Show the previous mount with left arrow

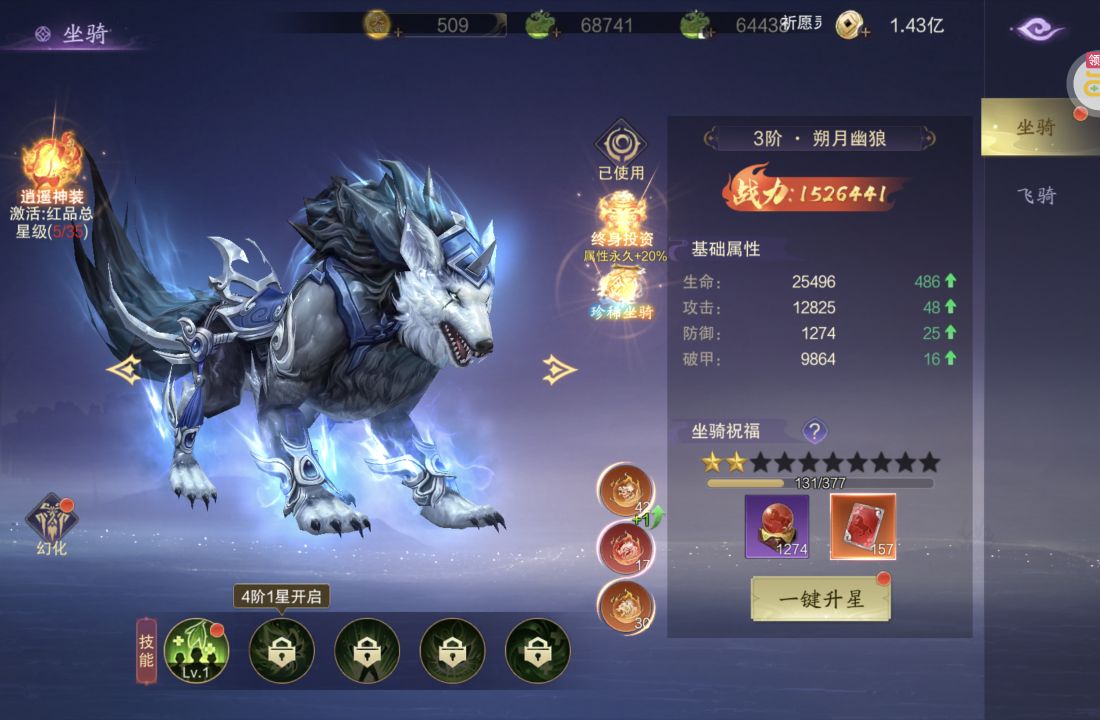123,370
